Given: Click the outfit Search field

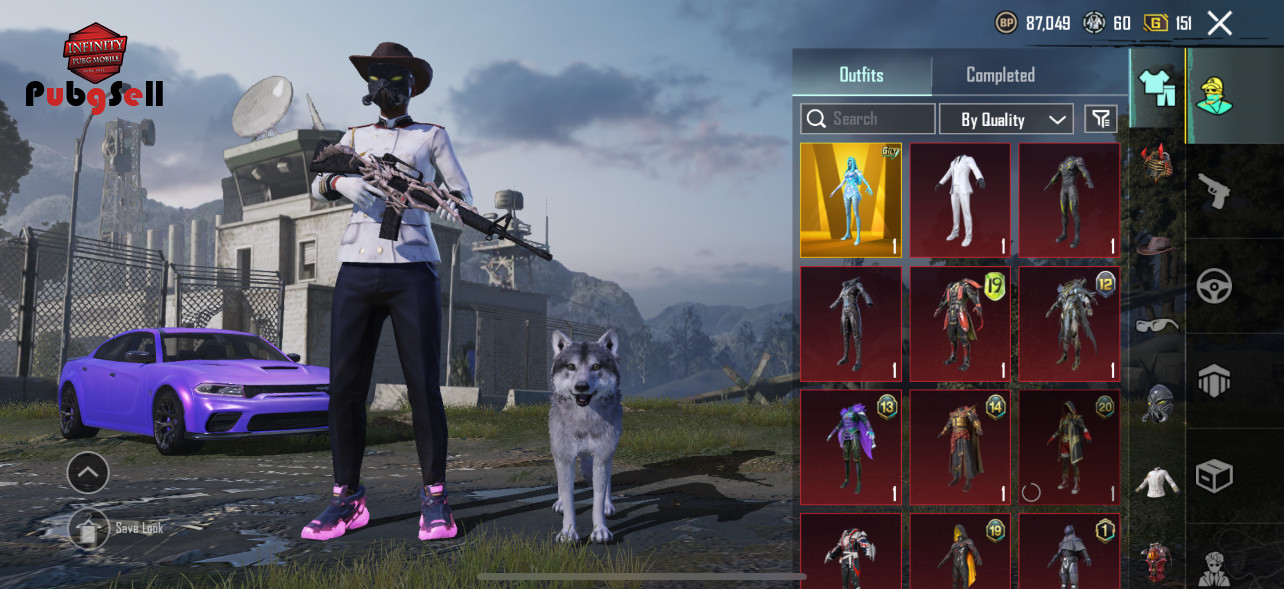Looking at the screenshot, I should (867, 119).
